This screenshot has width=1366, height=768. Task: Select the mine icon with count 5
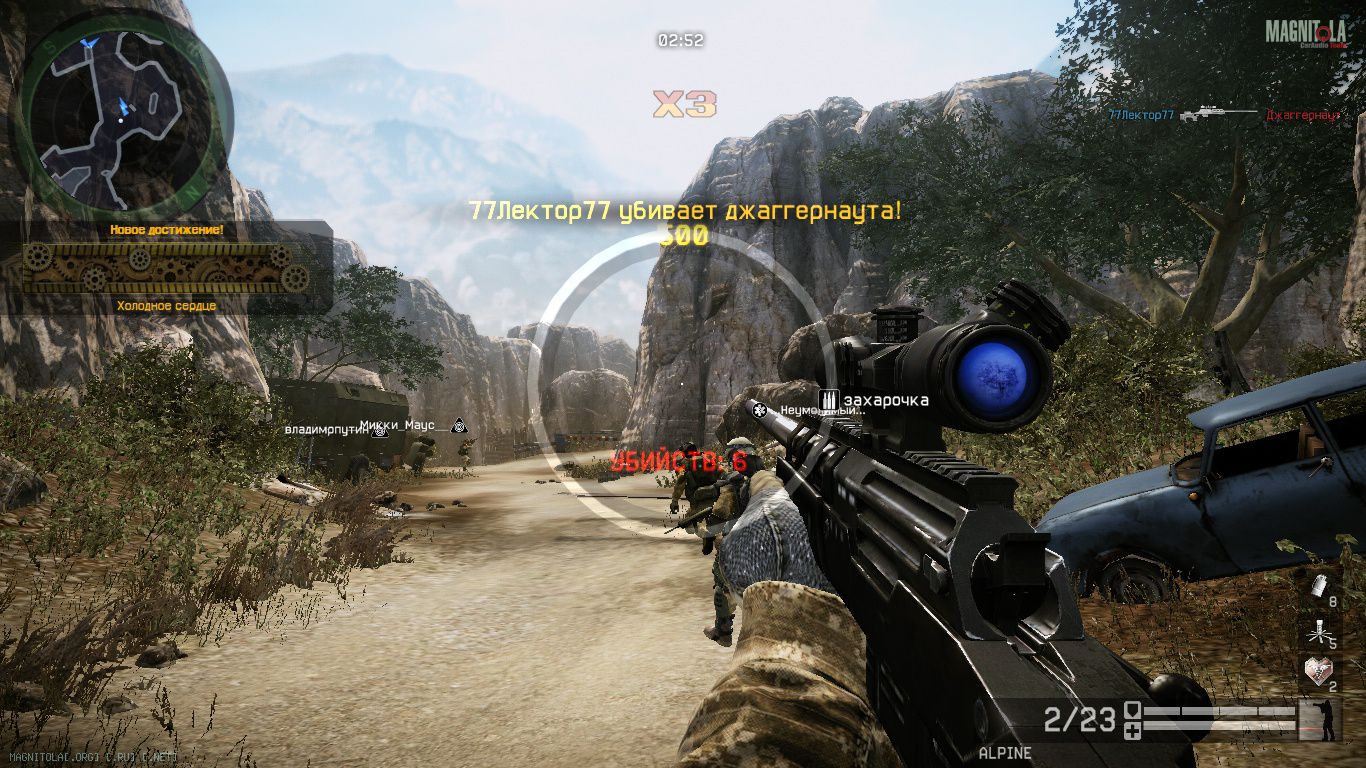[x=1318, y=631]
